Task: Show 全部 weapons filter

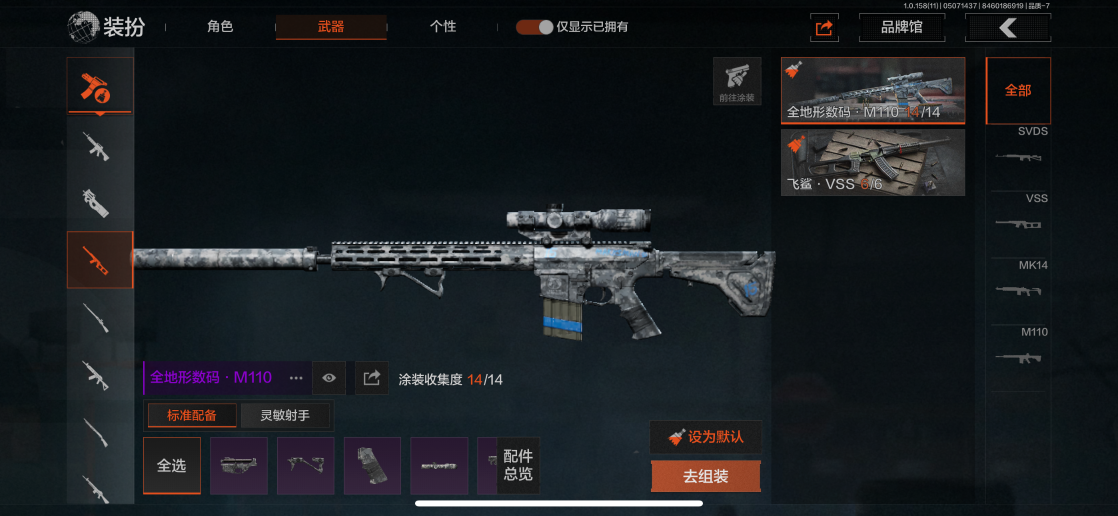Action: coord(1018,90)
